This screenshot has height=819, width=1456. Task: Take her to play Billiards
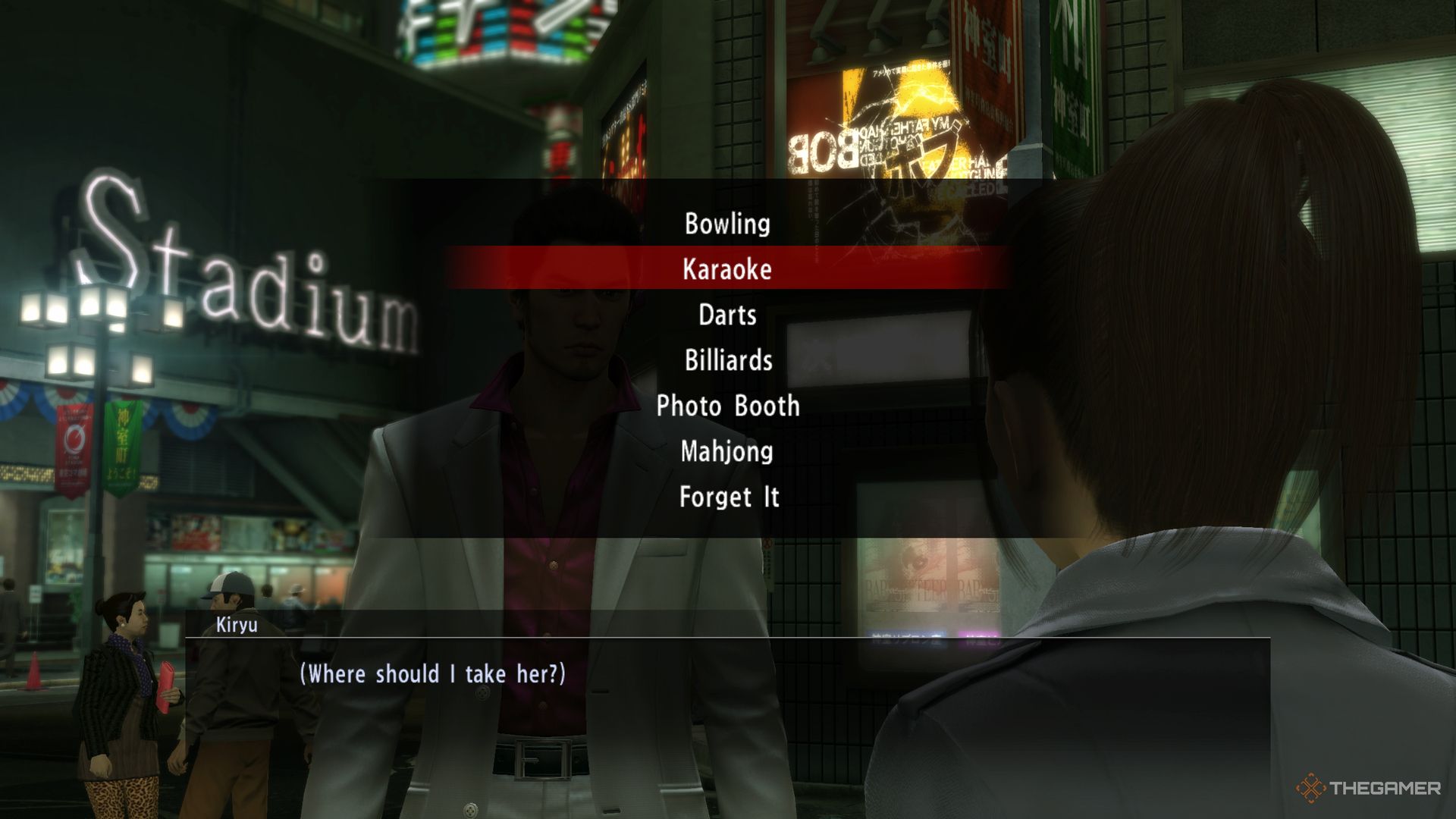(x=728, y=360)
